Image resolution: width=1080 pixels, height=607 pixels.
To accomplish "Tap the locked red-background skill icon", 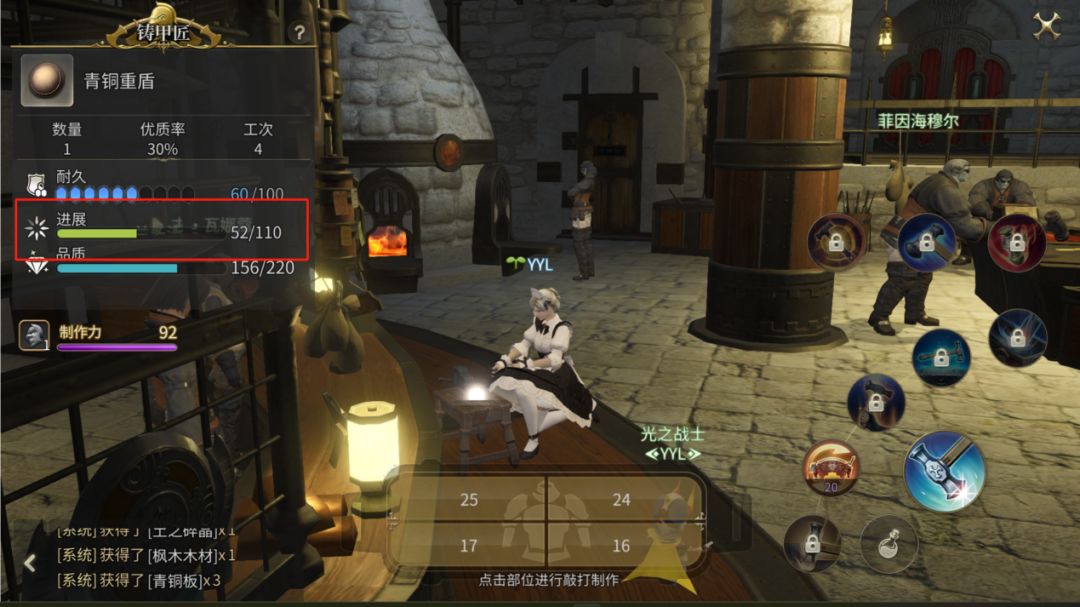I will click(1016, 242).
